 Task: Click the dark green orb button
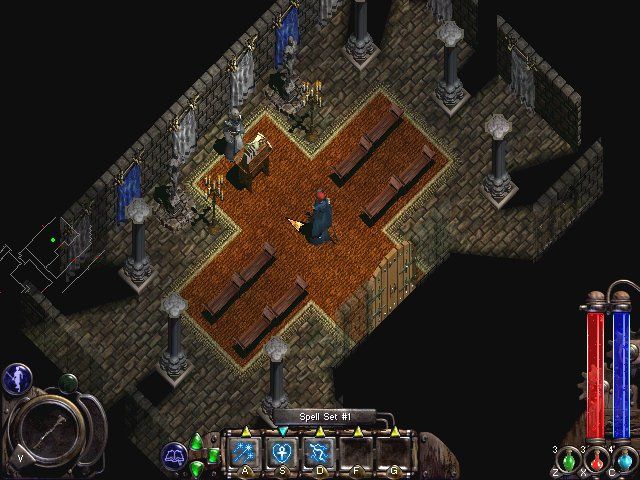point(68,382)
